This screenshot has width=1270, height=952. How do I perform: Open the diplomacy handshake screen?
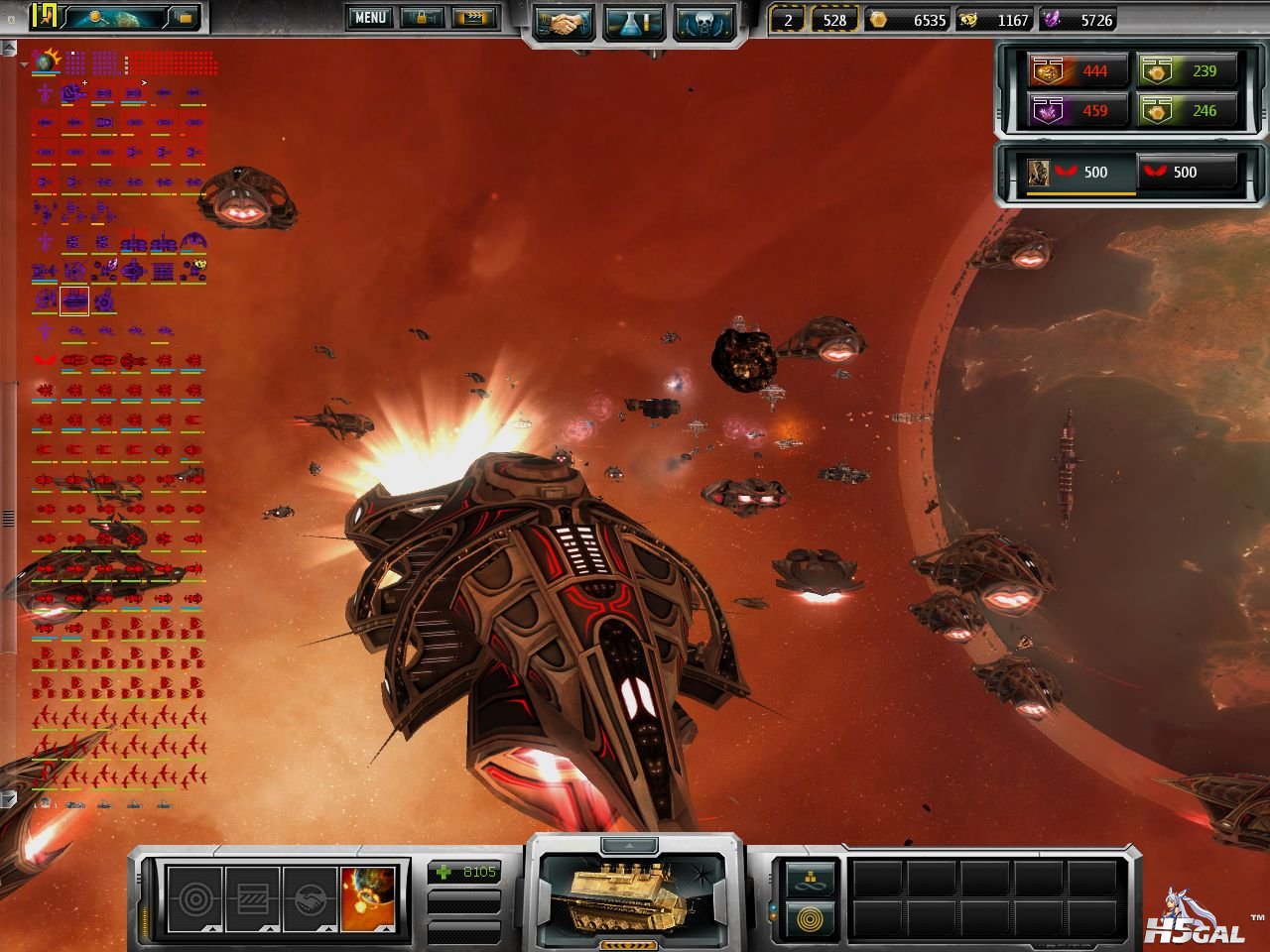click(x=564, y=25)
